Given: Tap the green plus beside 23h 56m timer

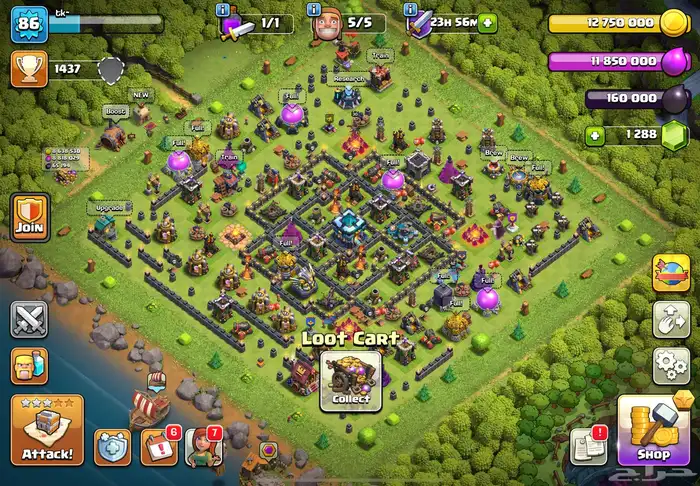Looking at the screenshot, I should pos(487,22).
